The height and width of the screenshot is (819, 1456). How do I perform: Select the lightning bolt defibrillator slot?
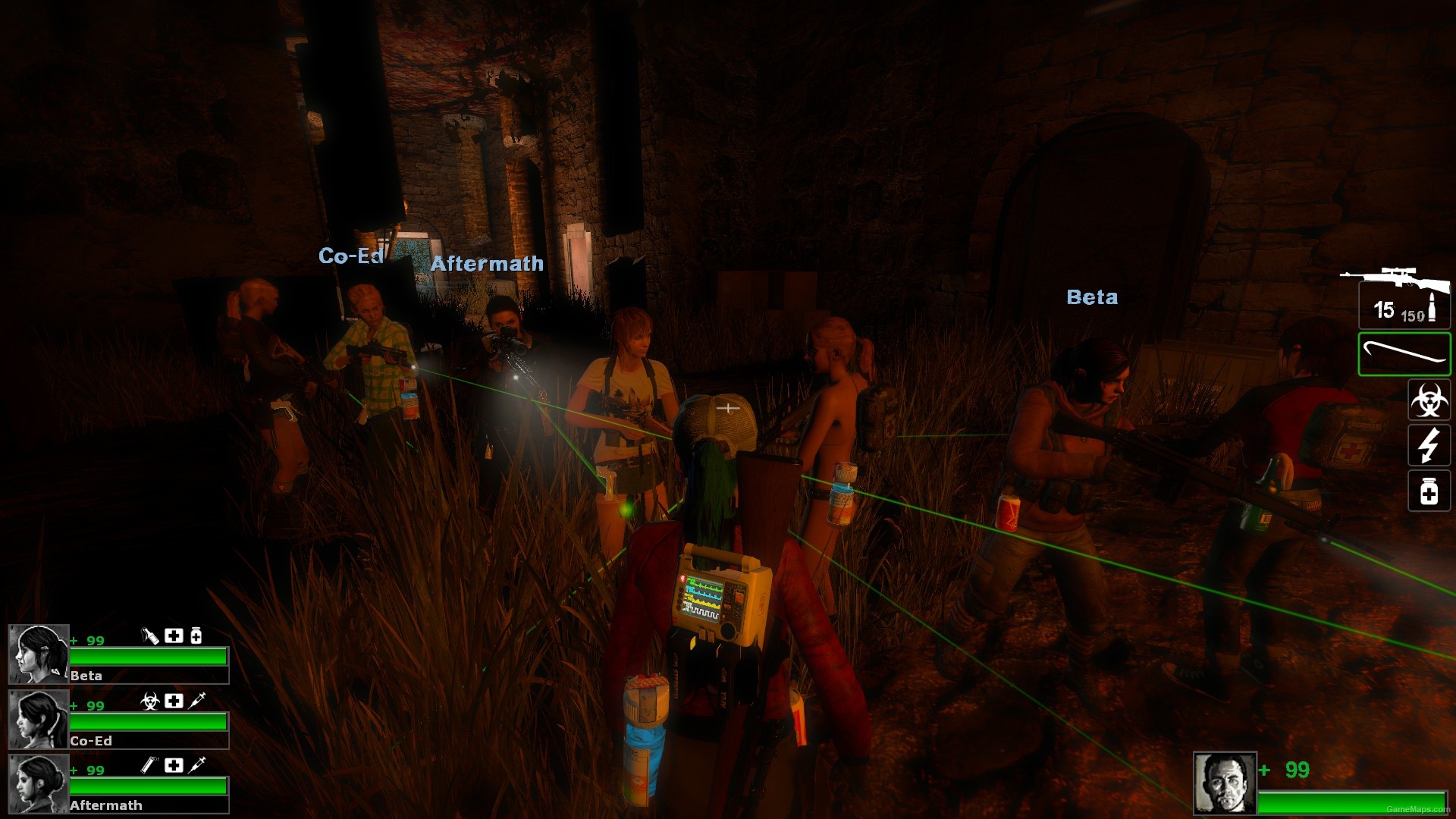click(1429, 444)
